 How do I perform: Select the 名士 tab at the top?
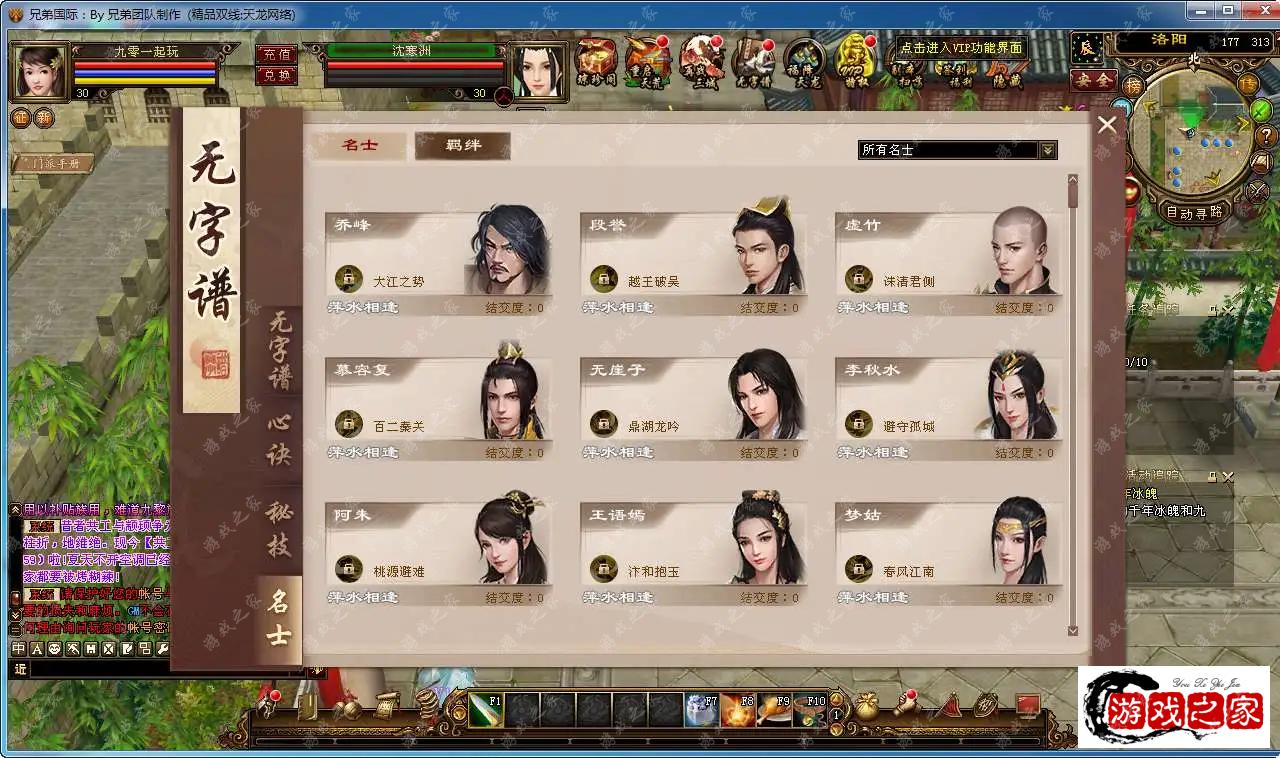[x=360, y=146]
